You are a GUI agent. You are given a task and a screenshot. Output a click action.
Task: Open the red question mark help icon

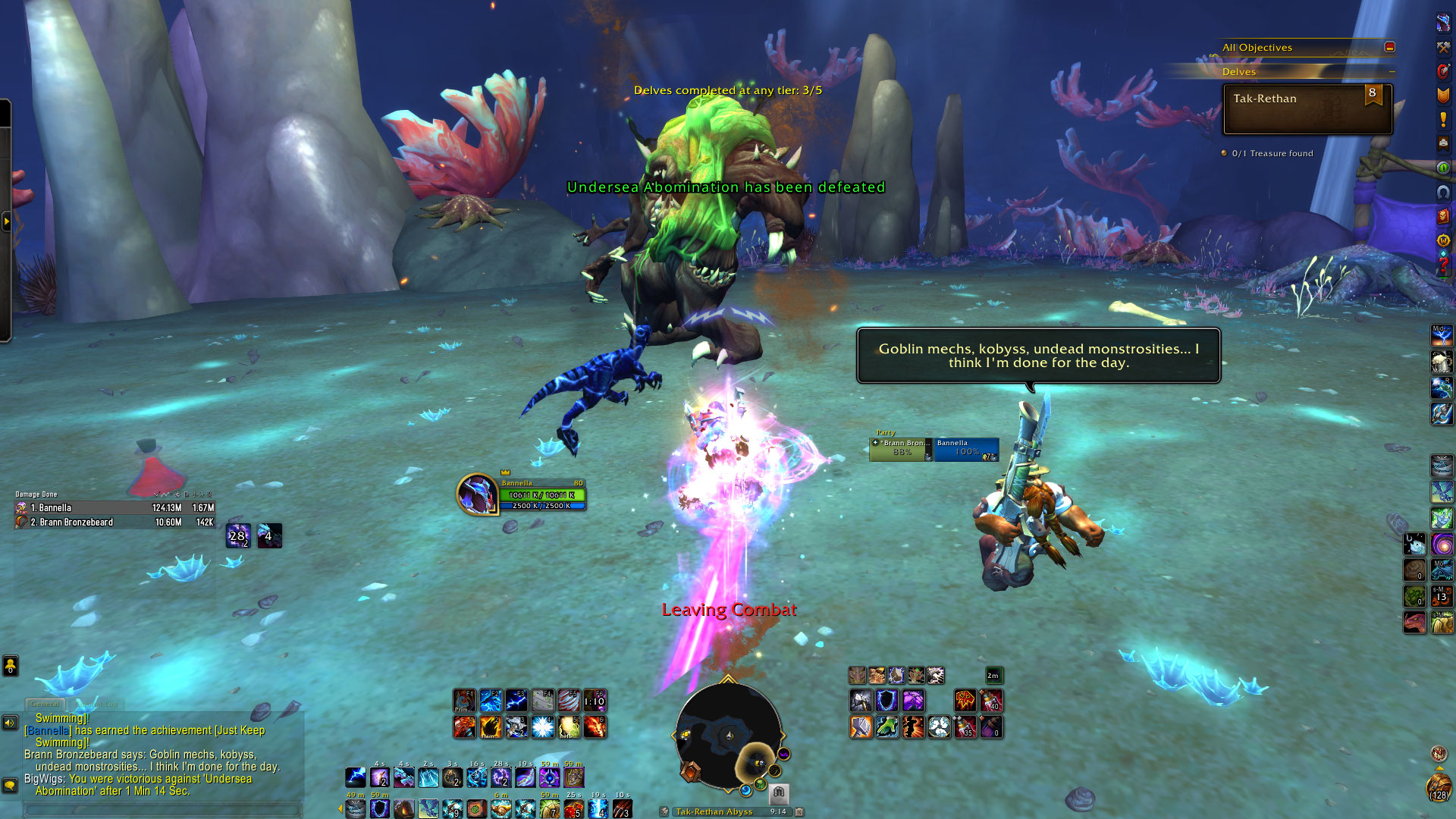click(x=1443, y=265)
